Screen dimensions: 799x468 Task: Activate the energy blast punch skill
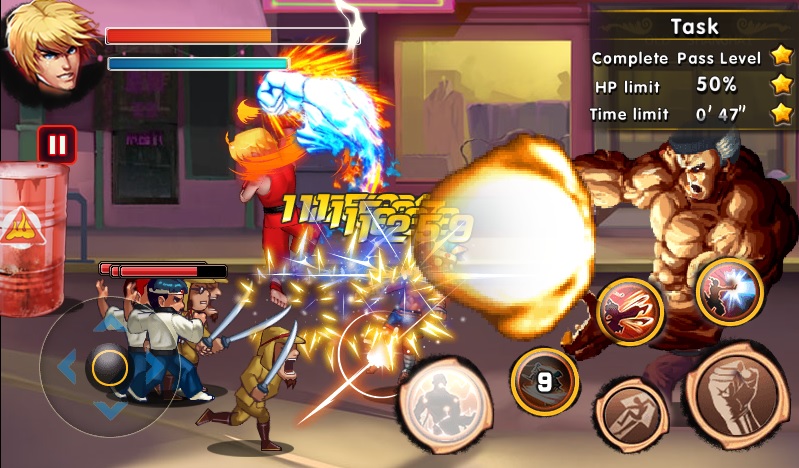729,291
